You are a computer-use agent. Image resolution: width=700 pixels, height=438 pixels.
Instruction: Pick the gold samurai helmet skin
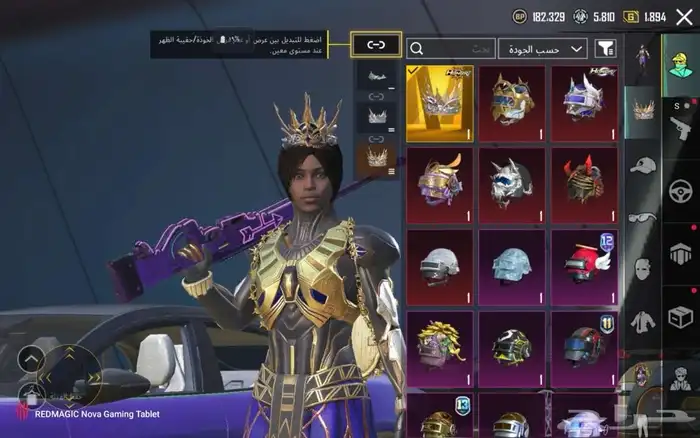tap(440, 185)
